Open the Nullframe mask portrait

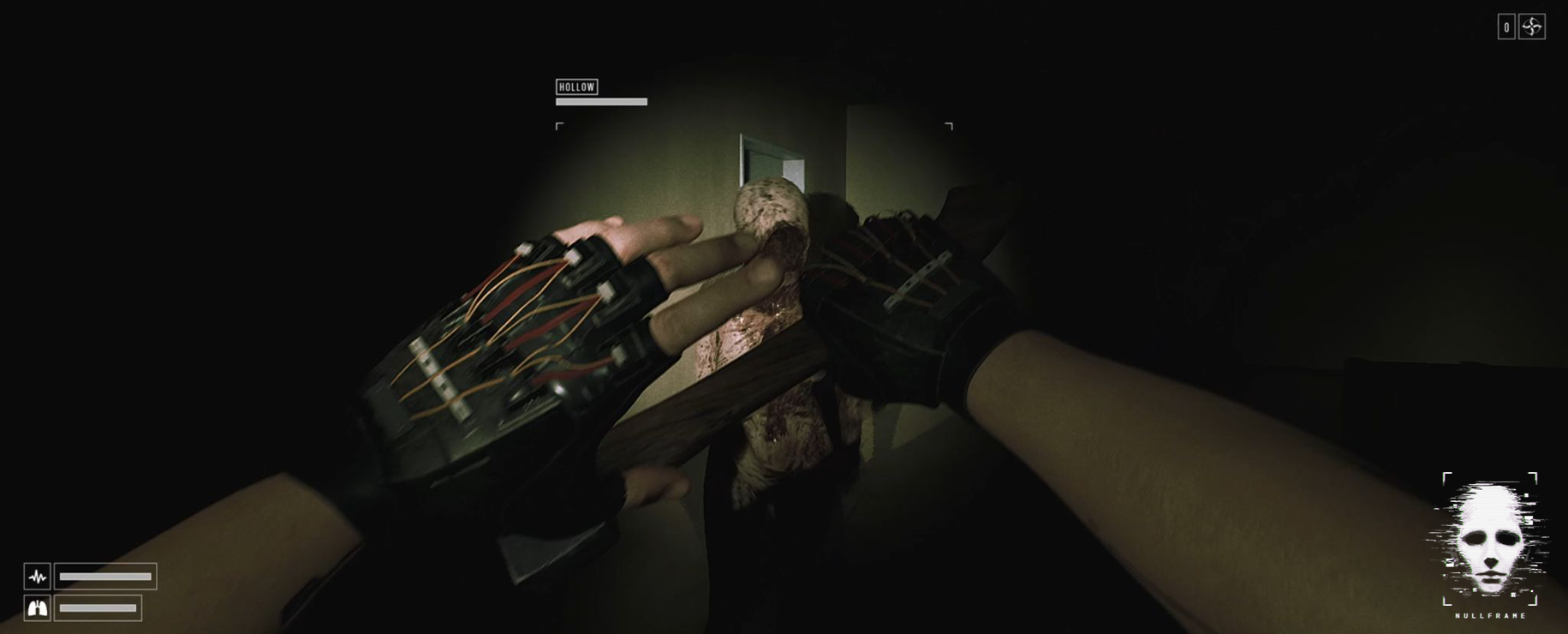point(1489,540)
